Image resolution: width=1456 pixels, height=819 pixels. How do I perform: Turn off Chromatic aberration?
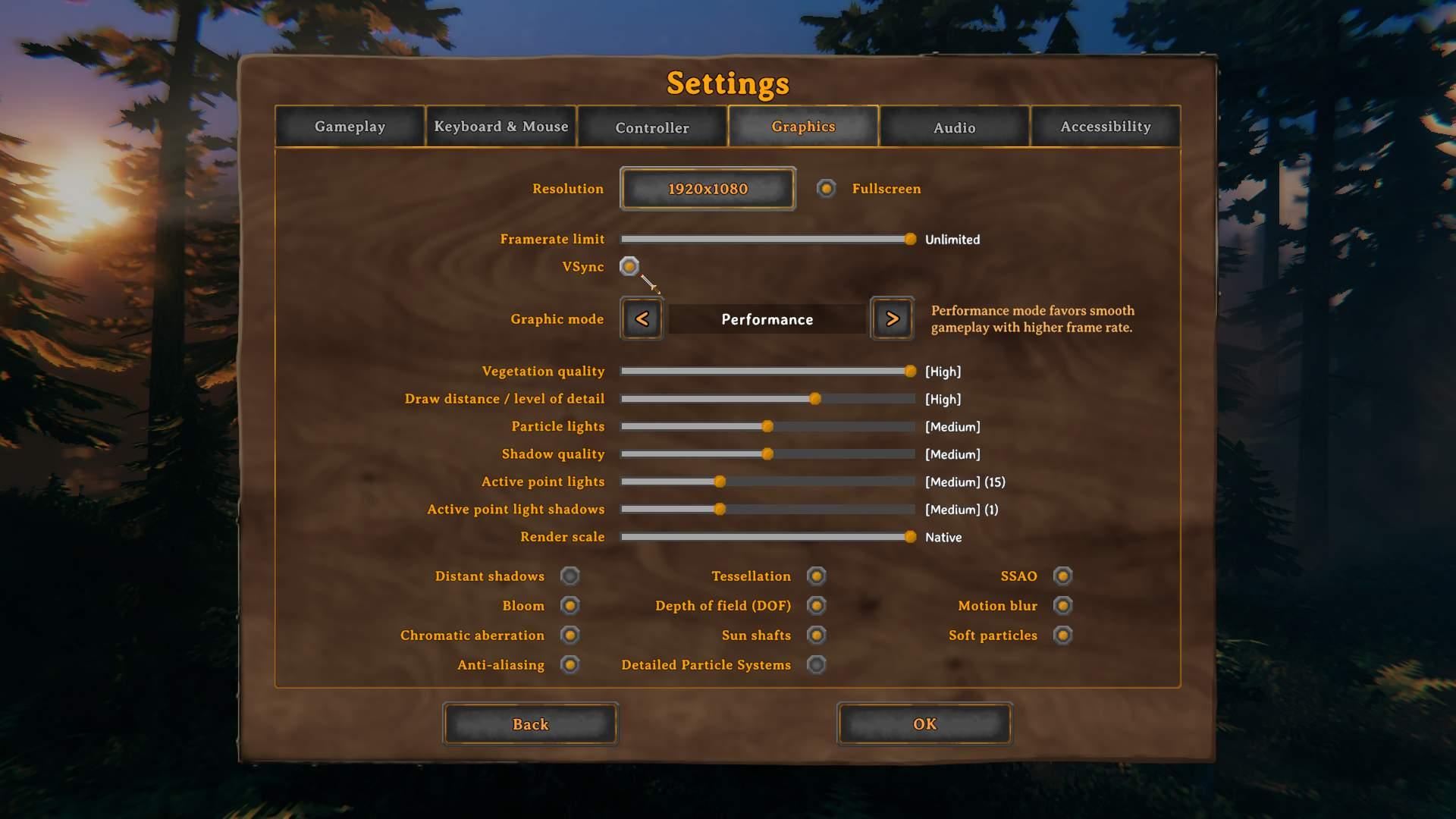[570, 635]
